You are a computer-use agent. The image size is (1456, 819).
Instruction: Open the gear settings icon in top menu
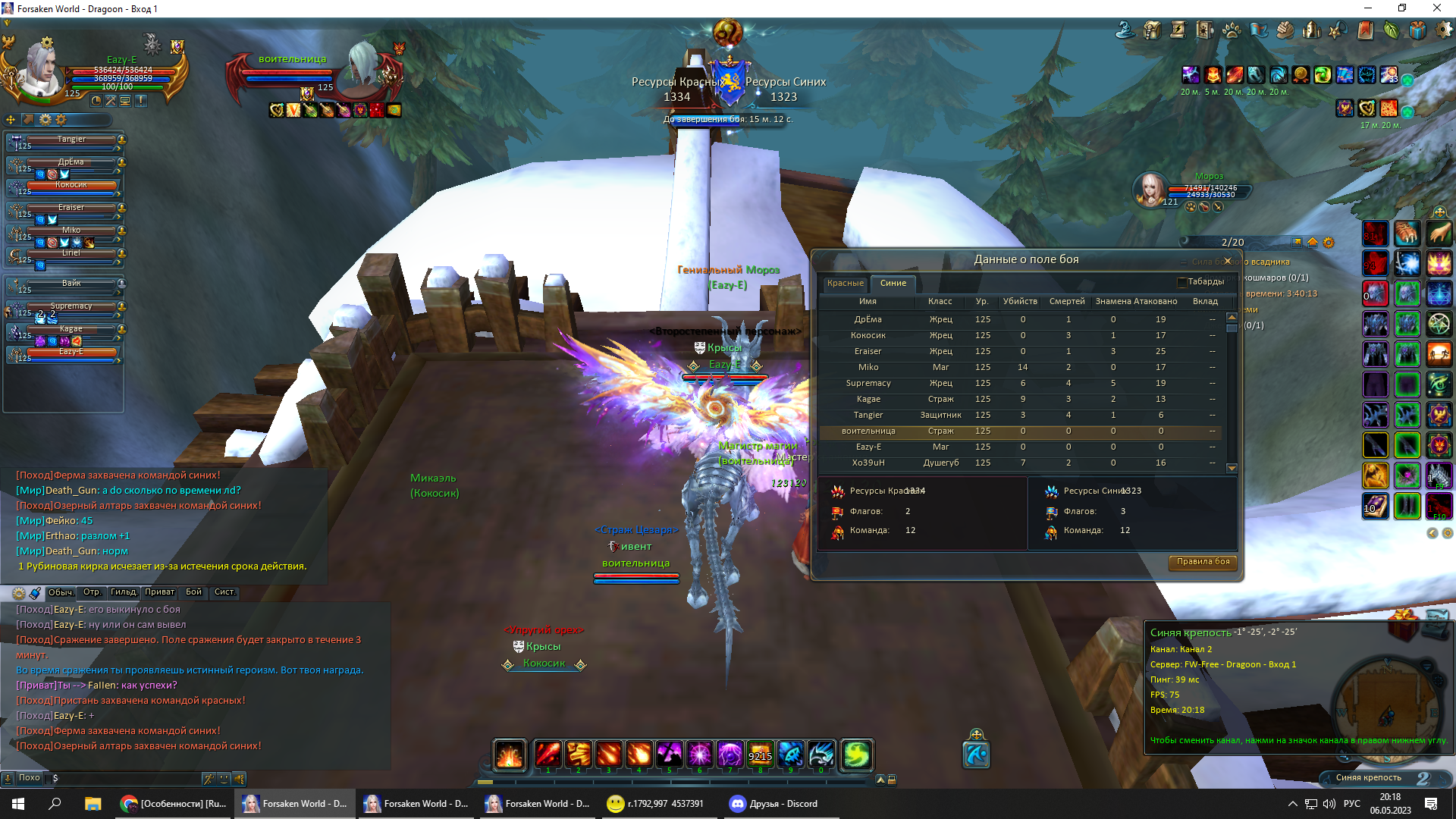(1444, 30)
